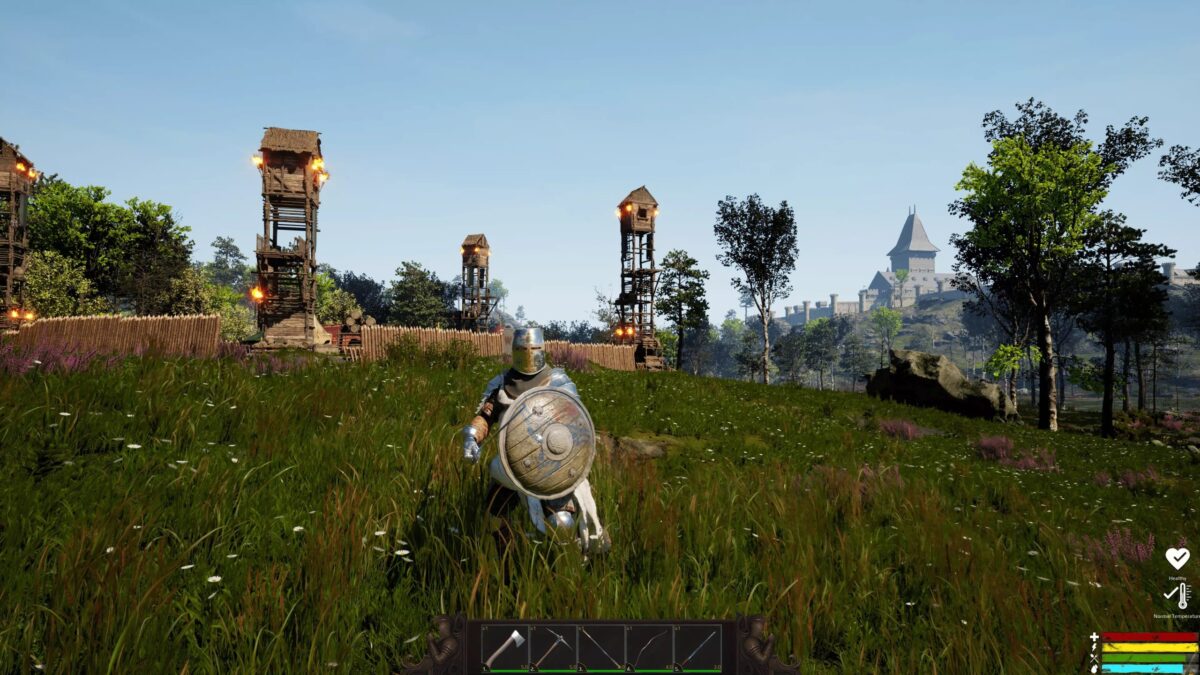Select the axe hotbar slot
The width and height of the screenshot is (1200, 675).
coord(504,647)
